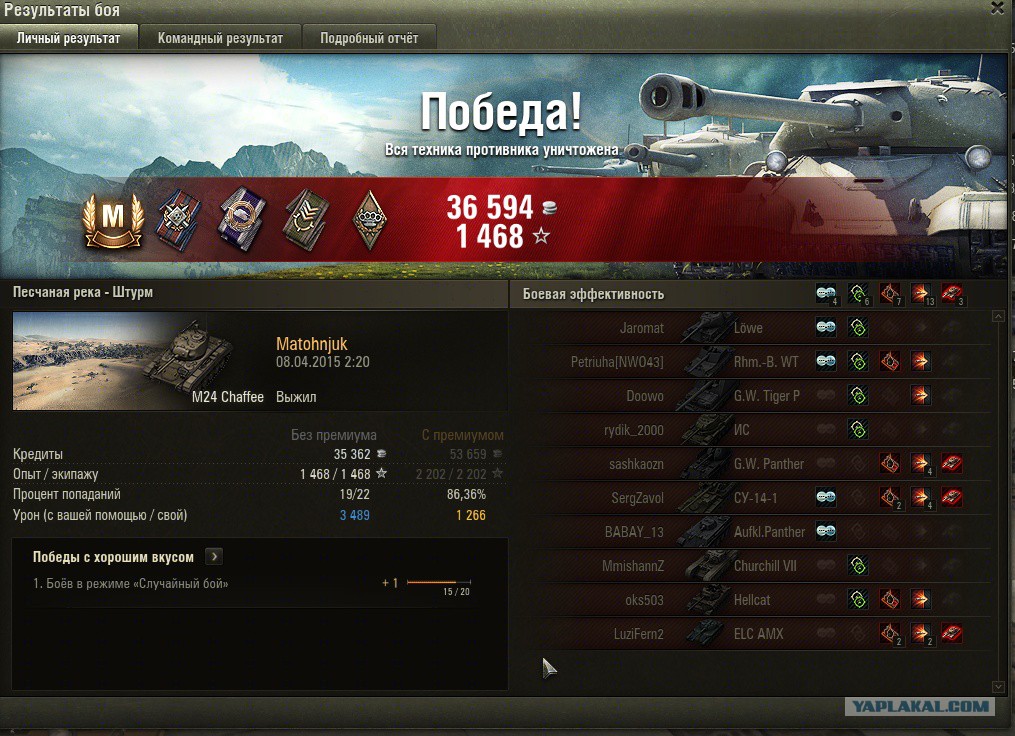Click the Mastery badge M medal

pos(113,219)
